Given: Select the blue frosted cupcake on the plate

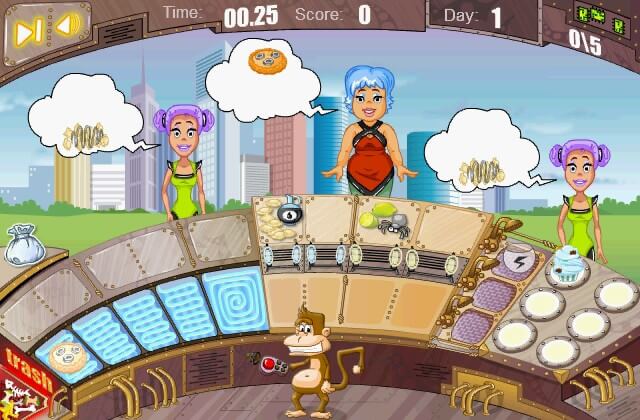Looking at the screenshot, I should [x=570, y=264].
